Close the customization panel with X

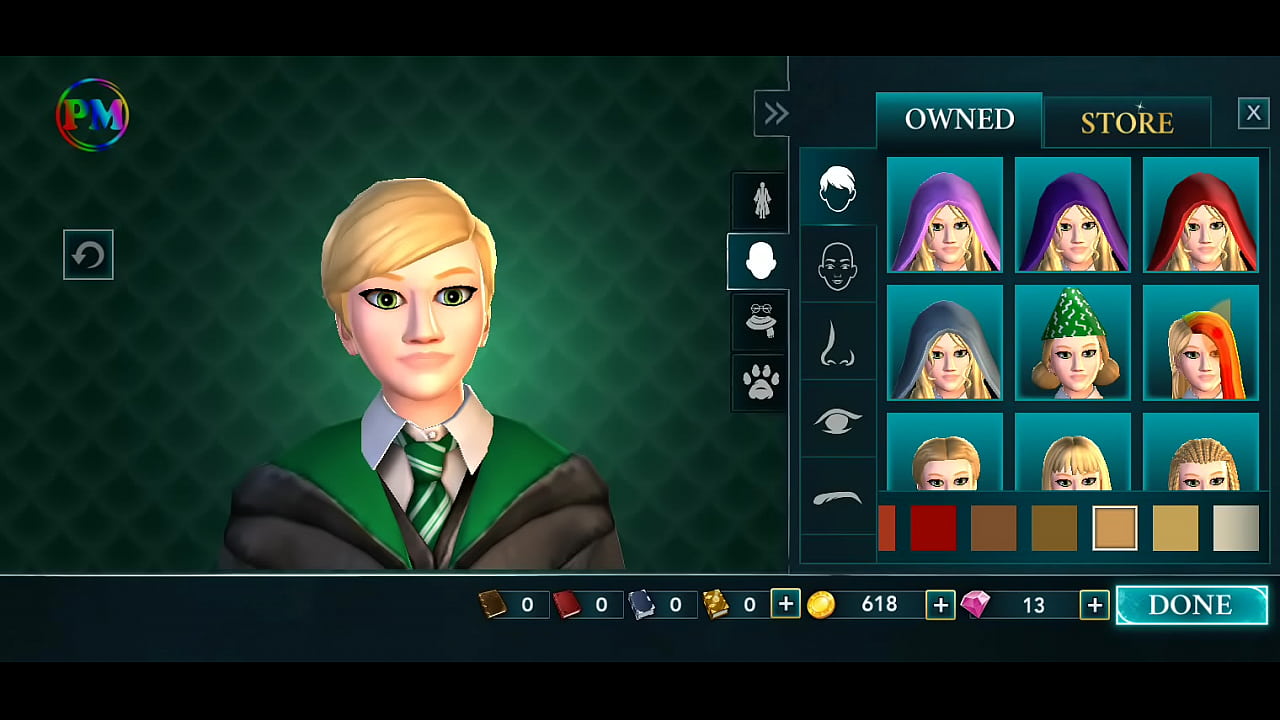pyautogui.click(x=1254, y=112)
